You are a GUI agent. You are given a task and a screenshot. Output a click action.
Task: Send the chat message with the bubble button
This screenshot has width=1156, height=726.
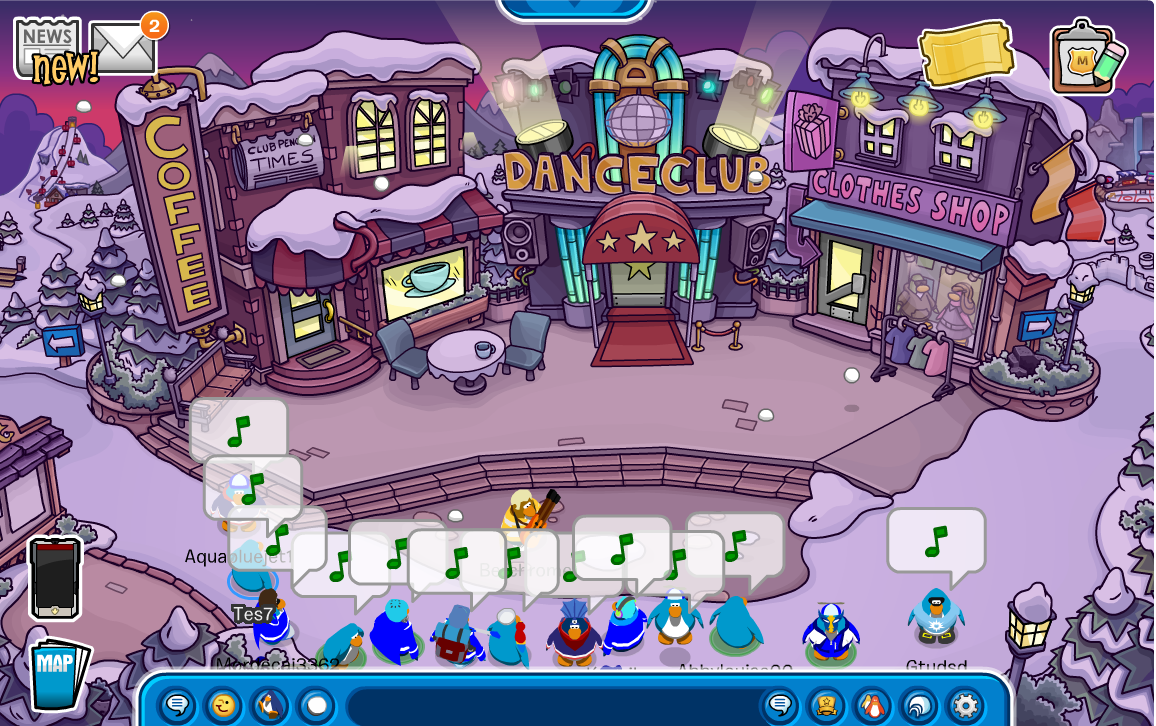pos(780,706)
